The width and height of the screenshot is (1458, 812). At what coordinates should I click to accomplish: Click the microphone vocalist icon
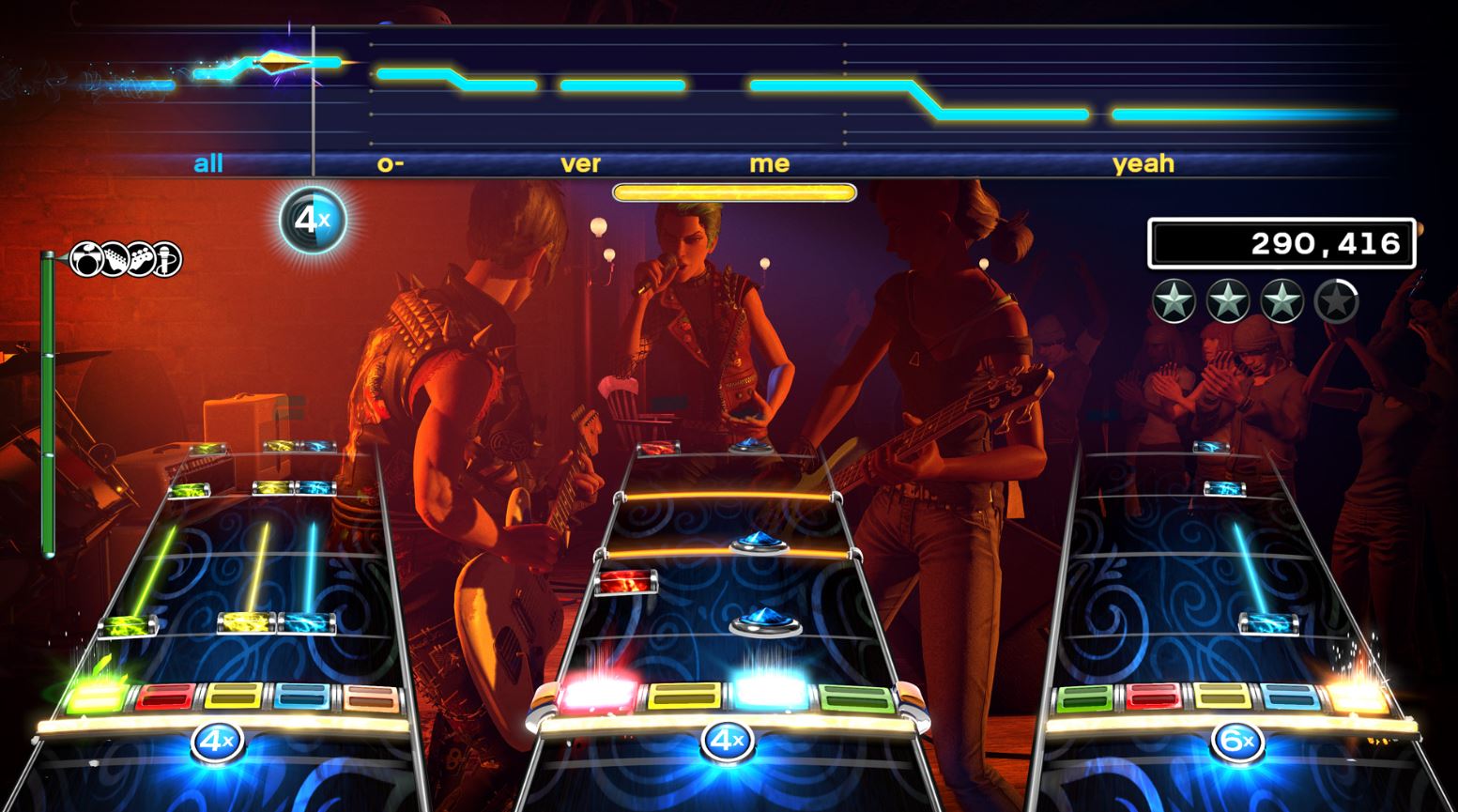[169, 260]
